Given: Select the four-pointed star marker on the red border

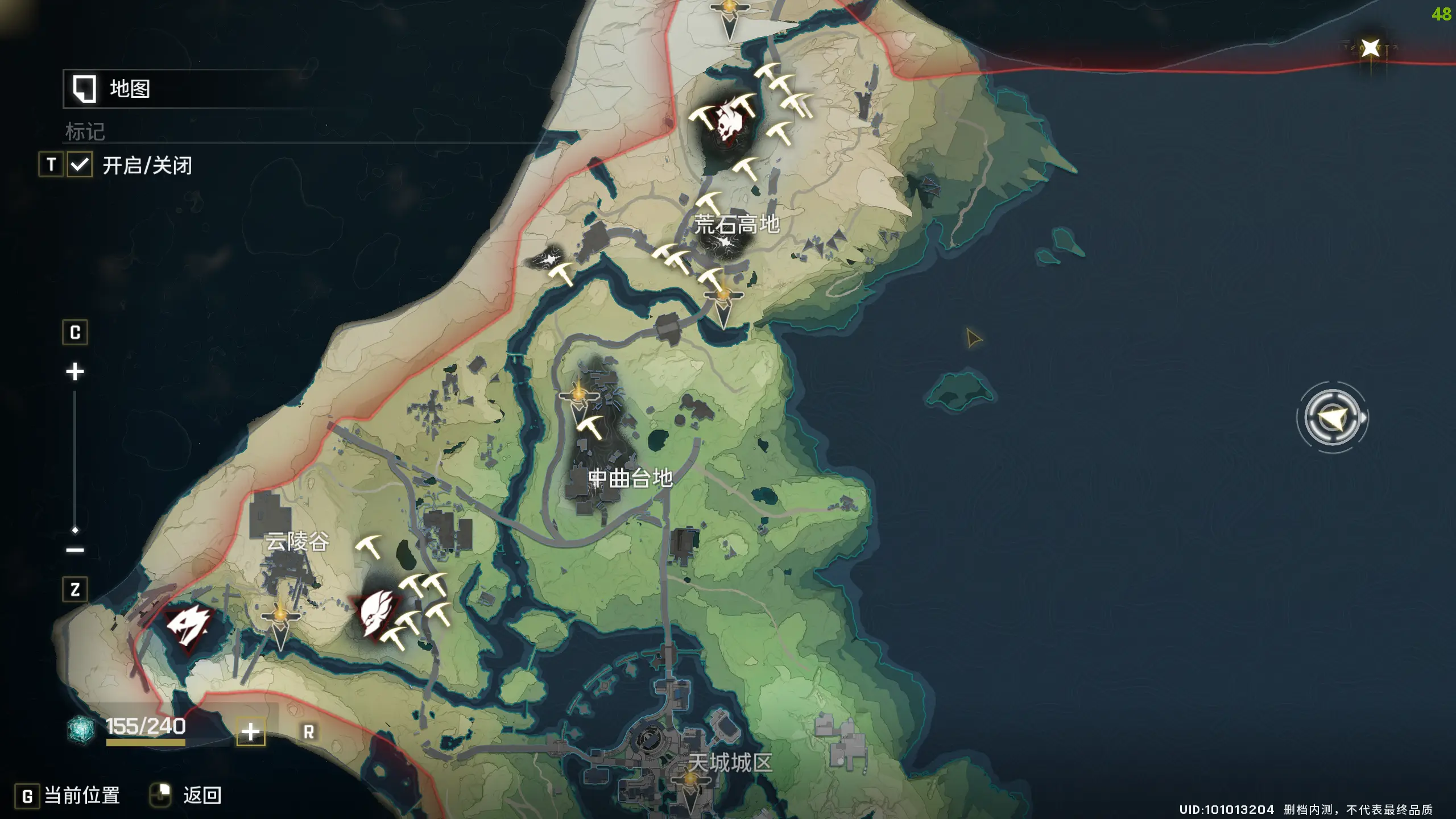Looking at the screenshot, I should tap(1371, 48).
